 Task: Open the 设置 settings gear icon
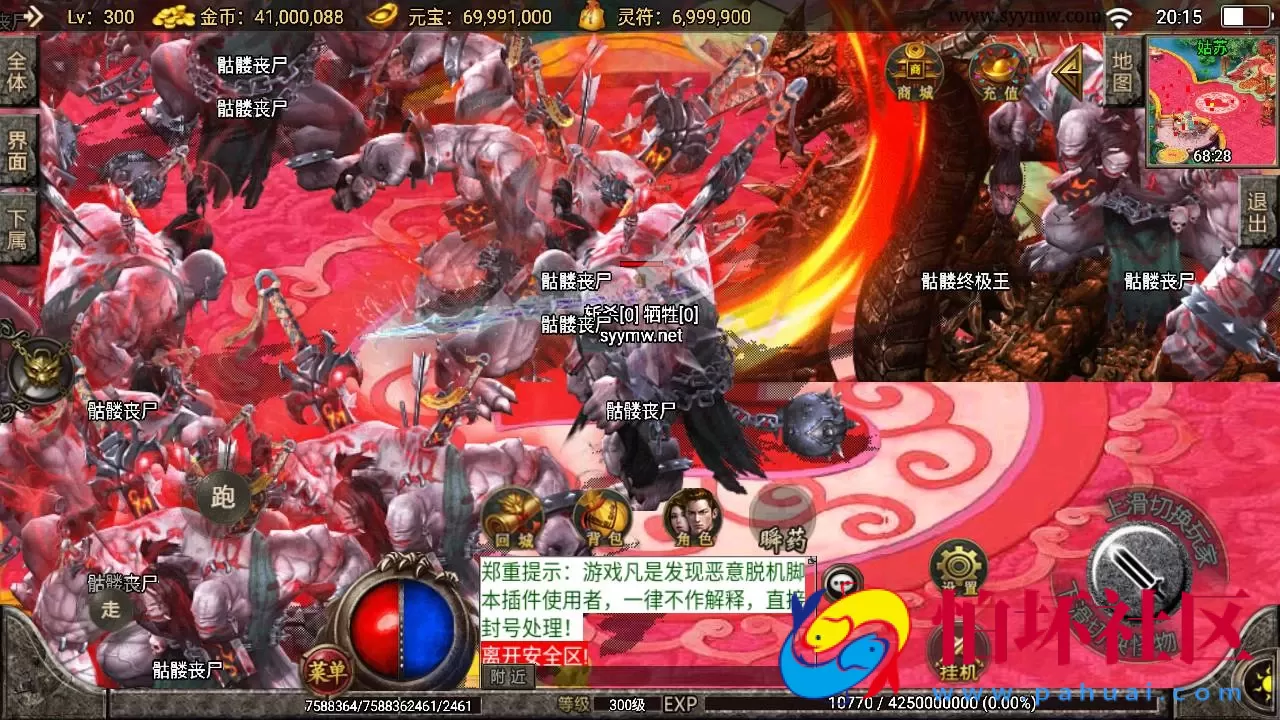[x=957, y=565]
